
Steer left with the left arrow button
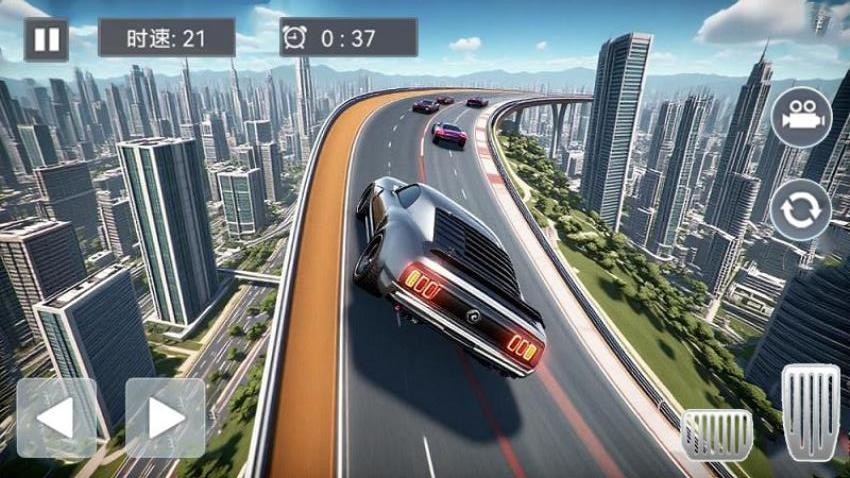click(57, 417)
